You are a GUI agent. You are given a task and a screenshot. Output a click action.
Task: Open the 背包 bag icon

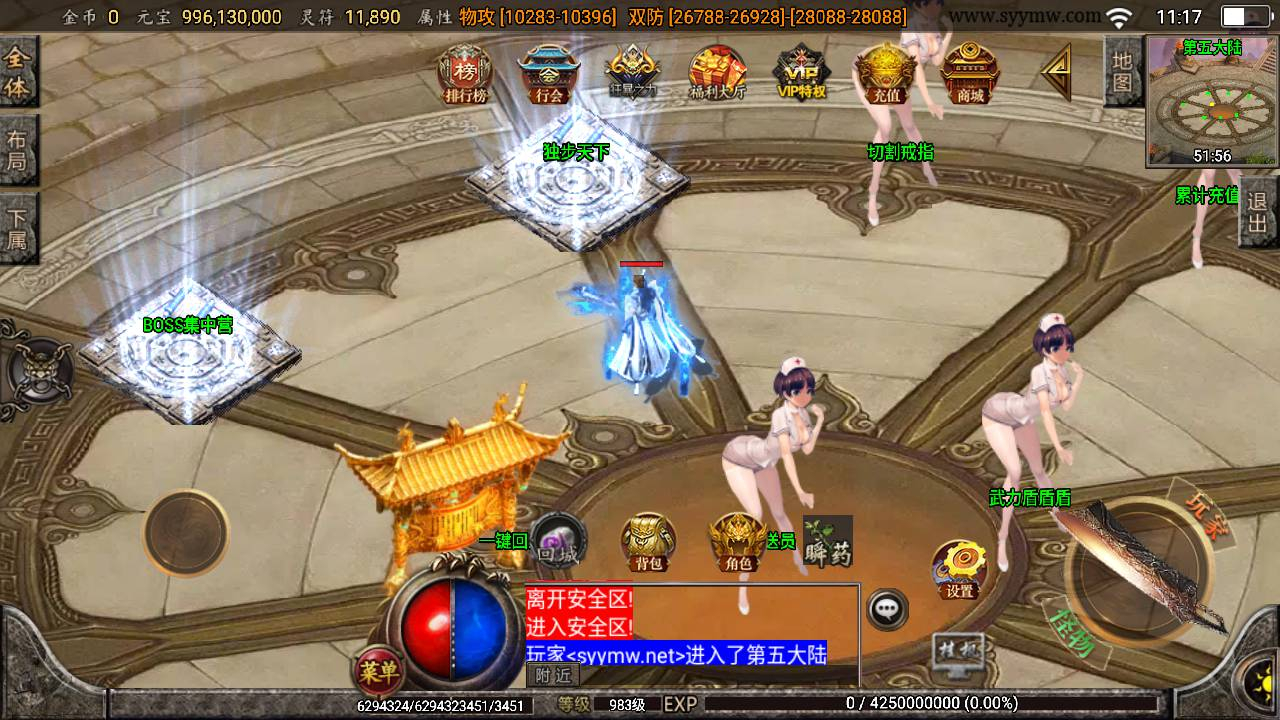(x=648, y=543)
